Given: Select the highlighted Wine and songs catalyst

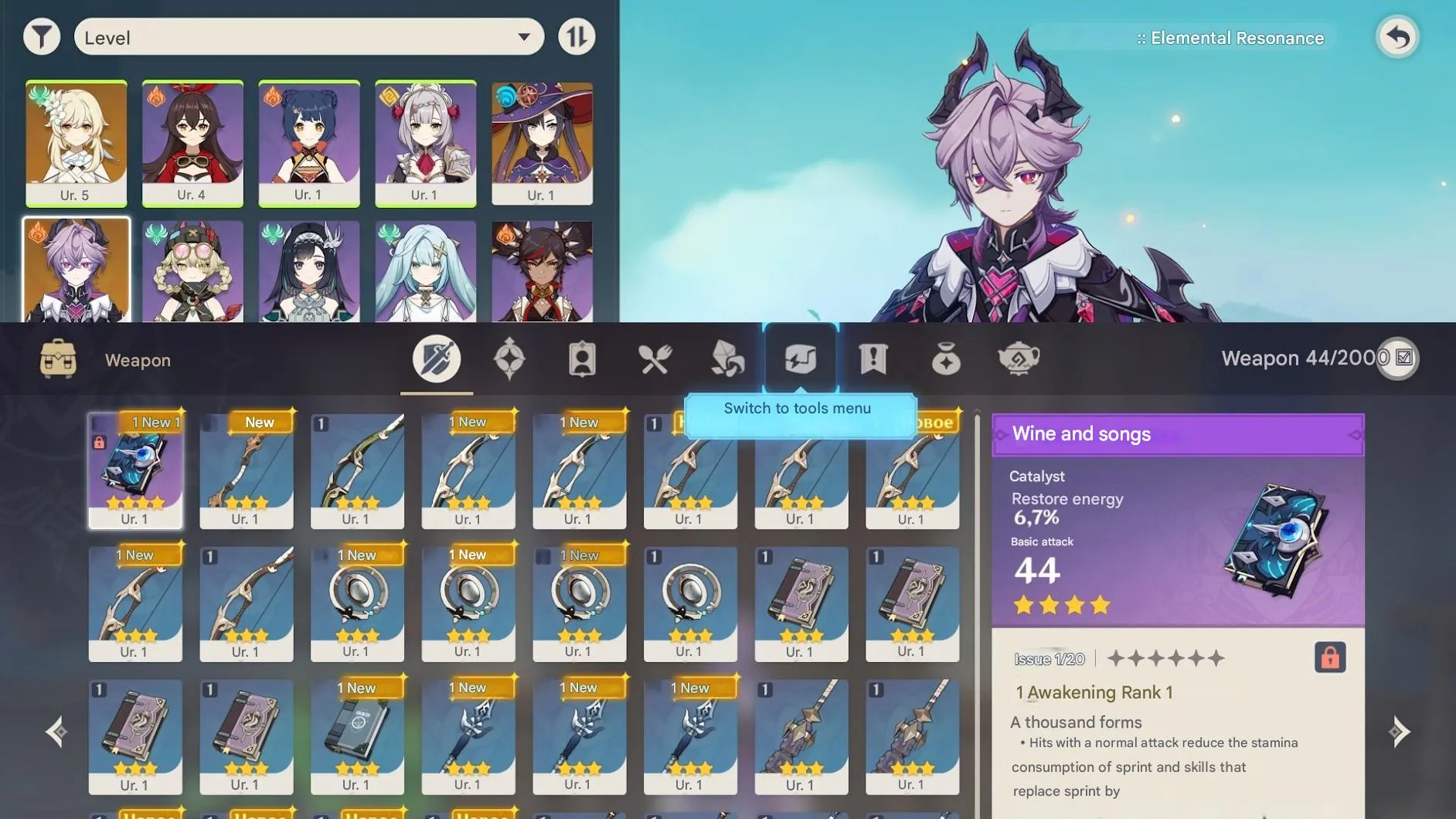Looking at the screenshot, I should (x=135, y=469).
